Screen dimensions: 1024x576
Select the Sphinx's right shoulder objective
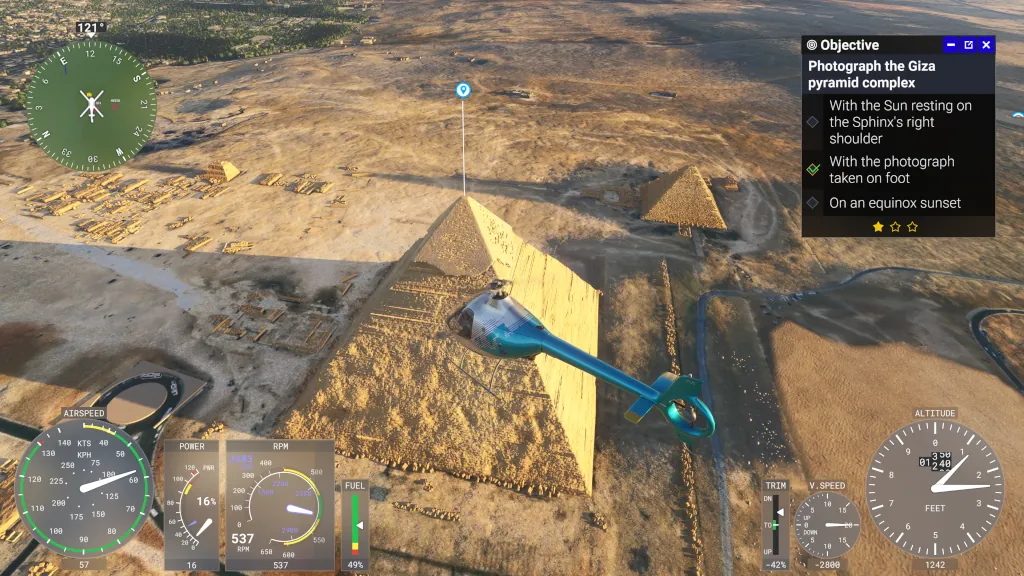pyautogui.click(x=899, y=122)
